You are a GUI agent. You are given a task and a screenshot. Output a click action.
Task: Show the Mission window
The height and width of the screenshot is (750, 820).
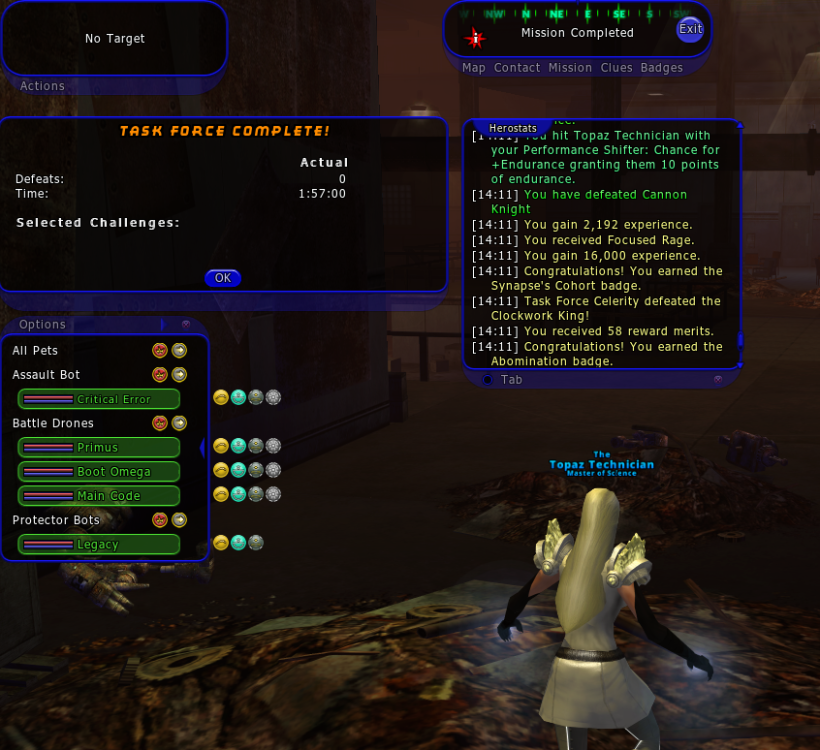(570, 68)
